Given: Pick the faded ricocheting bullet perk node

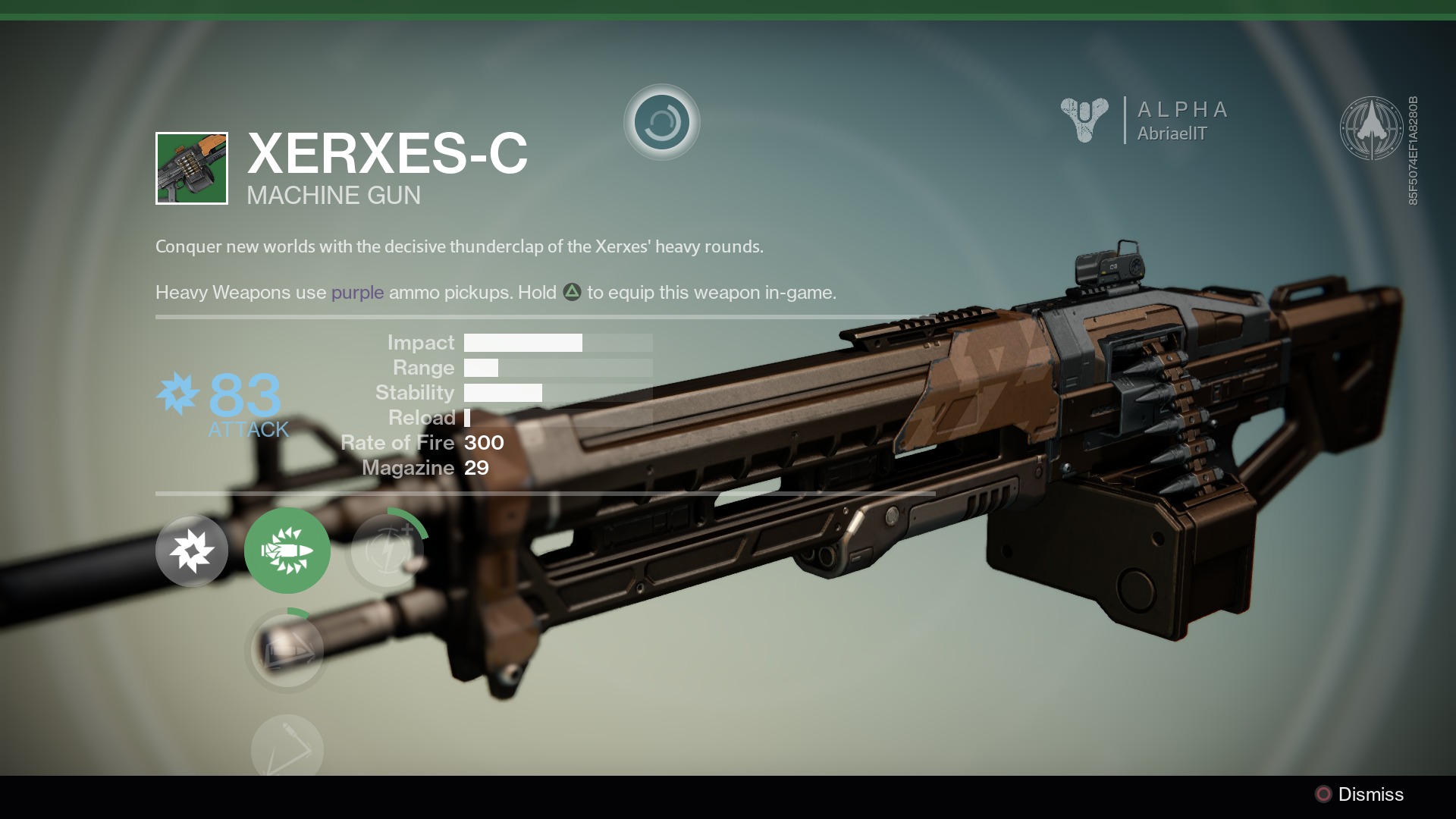Looking at the screenshot, I should coord(287,750).
